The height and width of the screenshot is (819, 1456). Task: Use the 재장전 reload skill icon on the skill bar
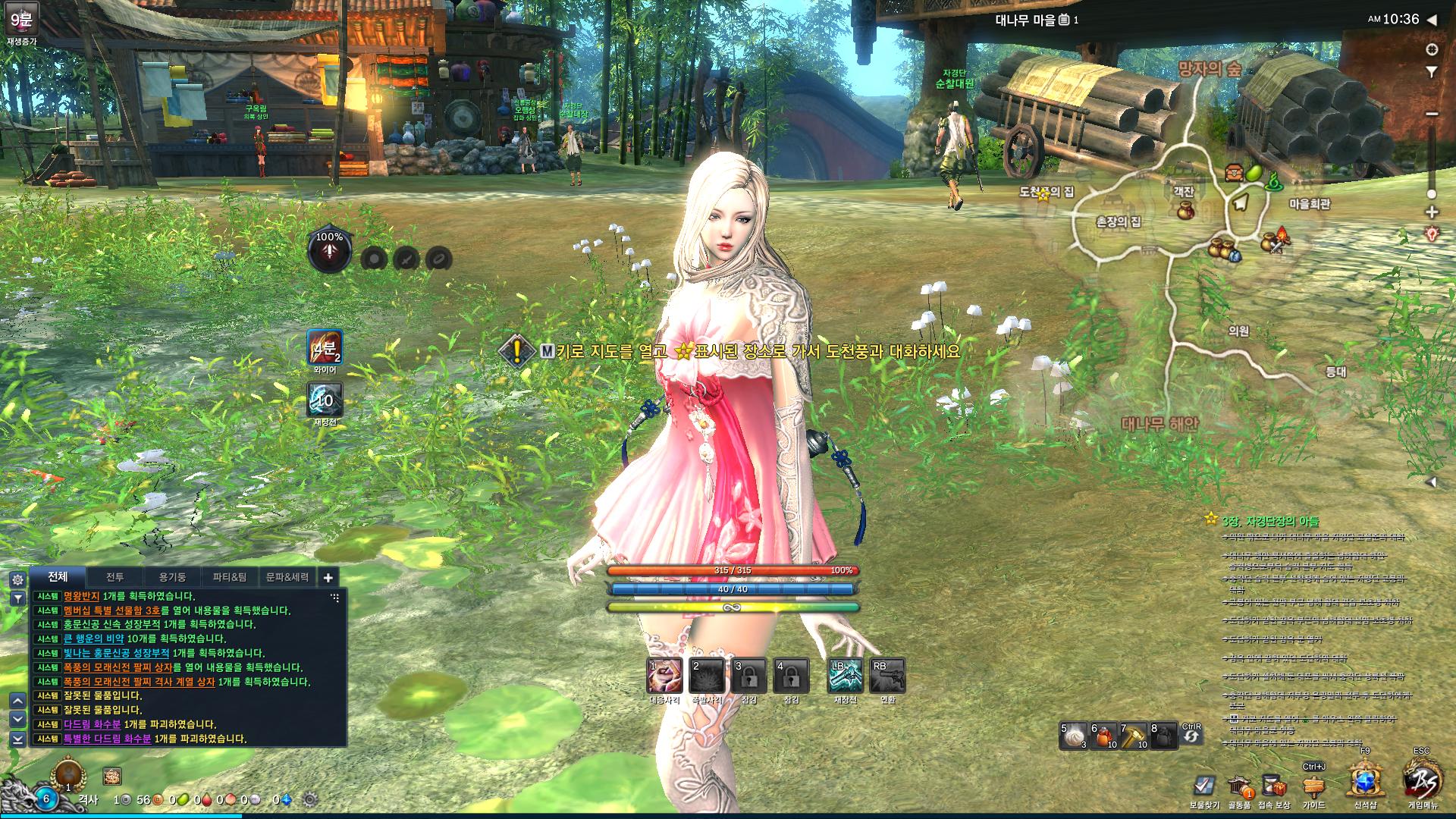(846, 676)
